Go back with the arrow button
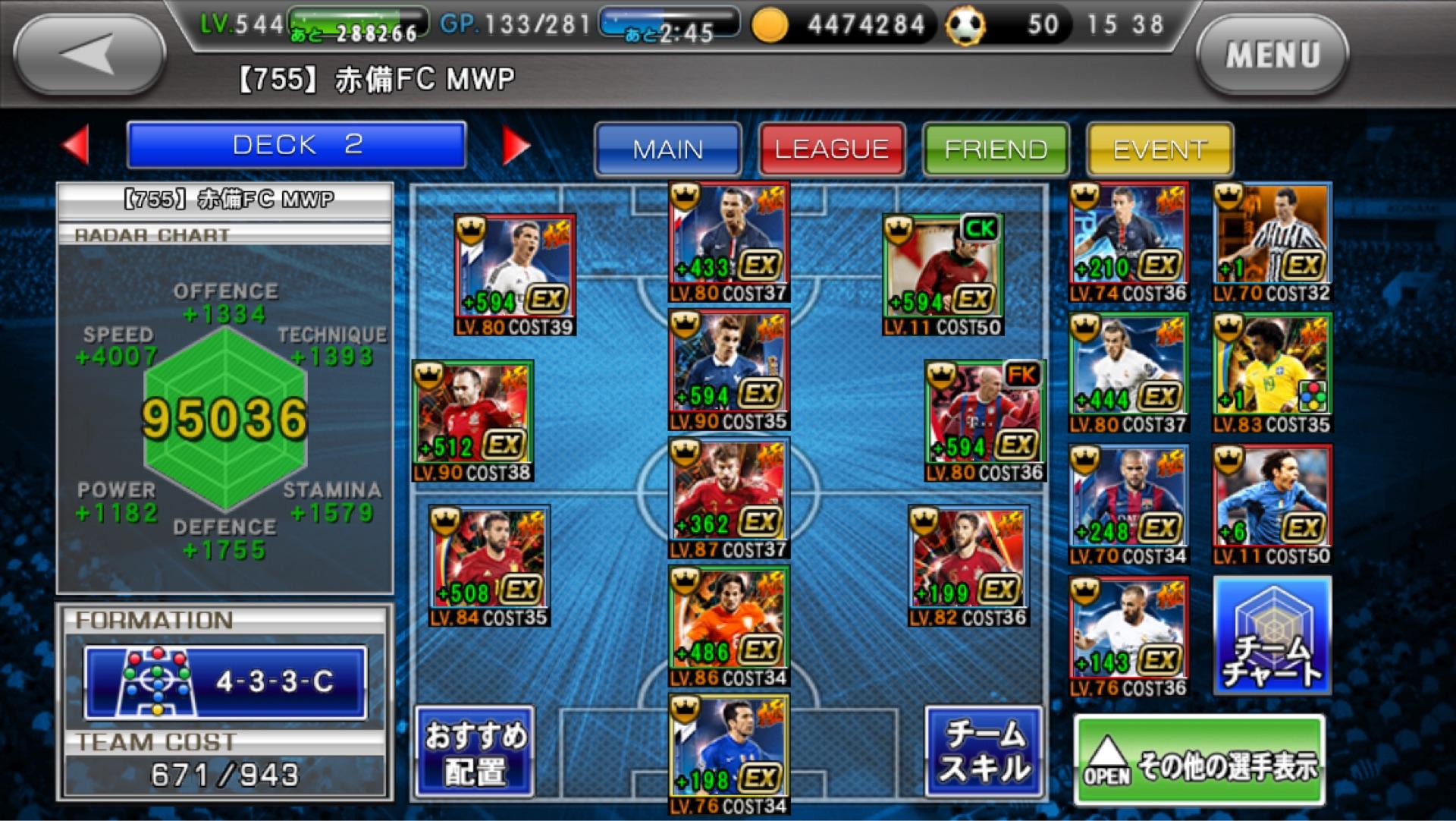This screenshot has width=1456, height=821. (x=89, y=55)
